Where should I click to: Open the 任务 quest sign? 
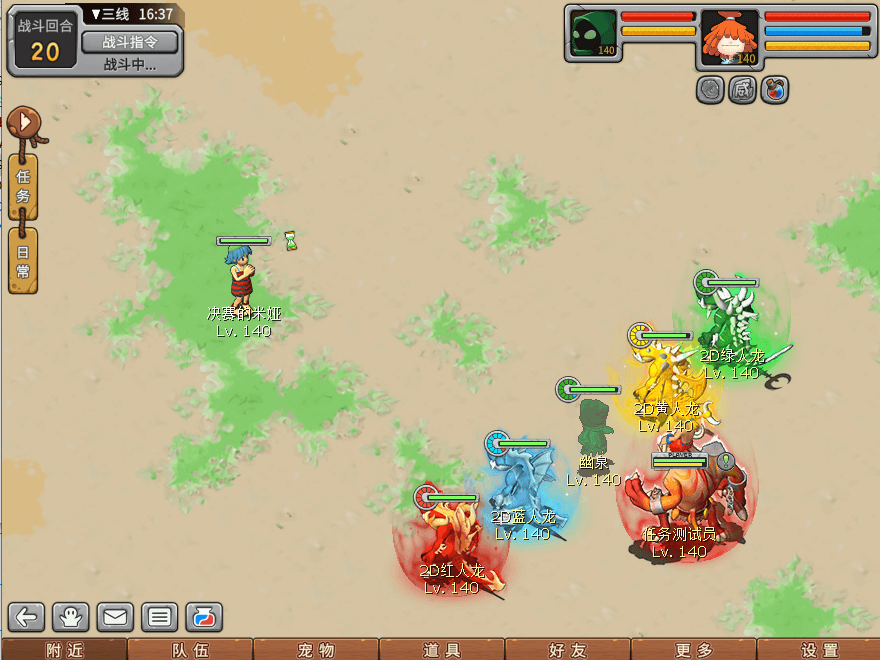point(23,187)
